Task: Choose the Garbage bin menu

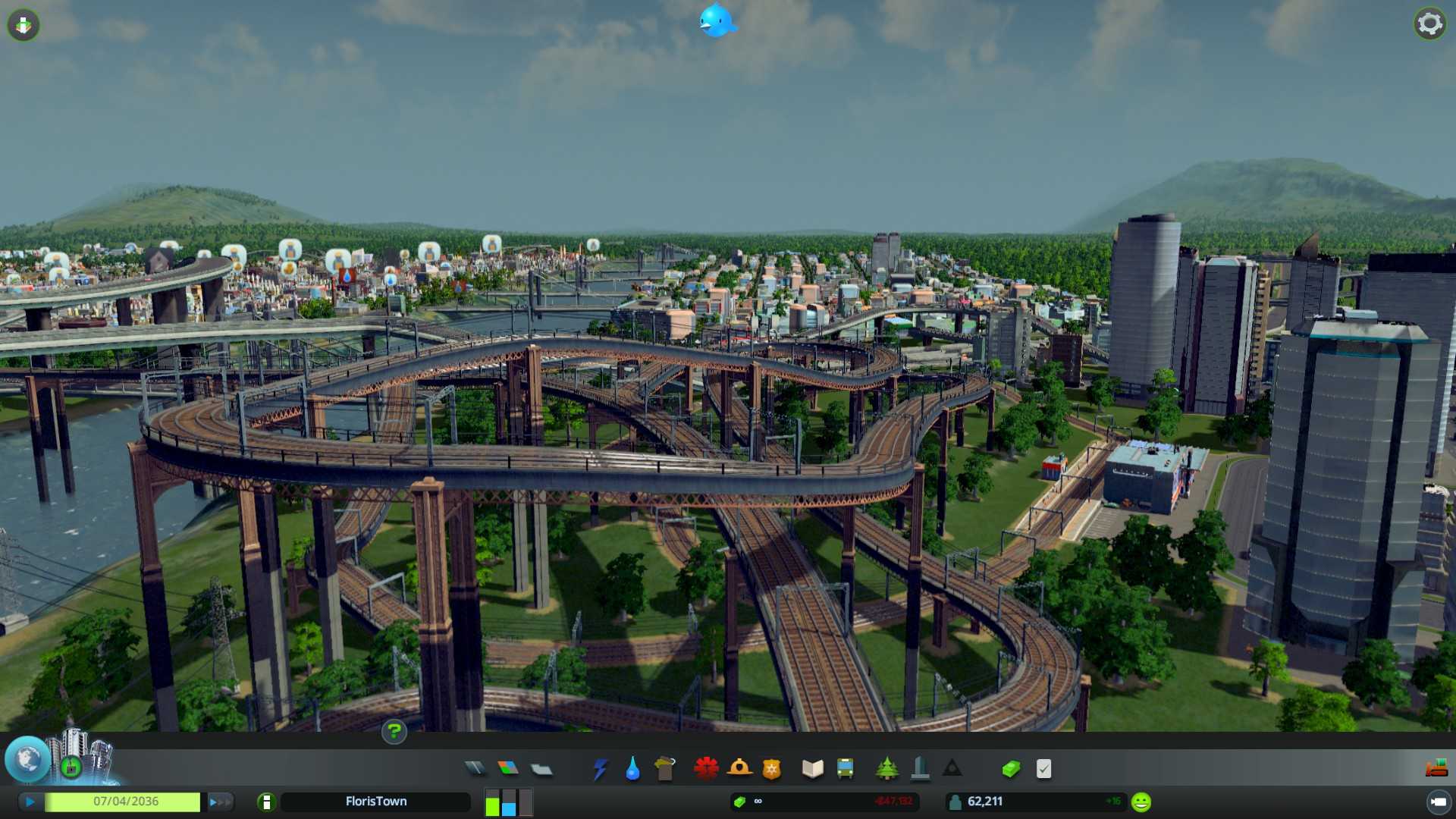Action: 665,769
